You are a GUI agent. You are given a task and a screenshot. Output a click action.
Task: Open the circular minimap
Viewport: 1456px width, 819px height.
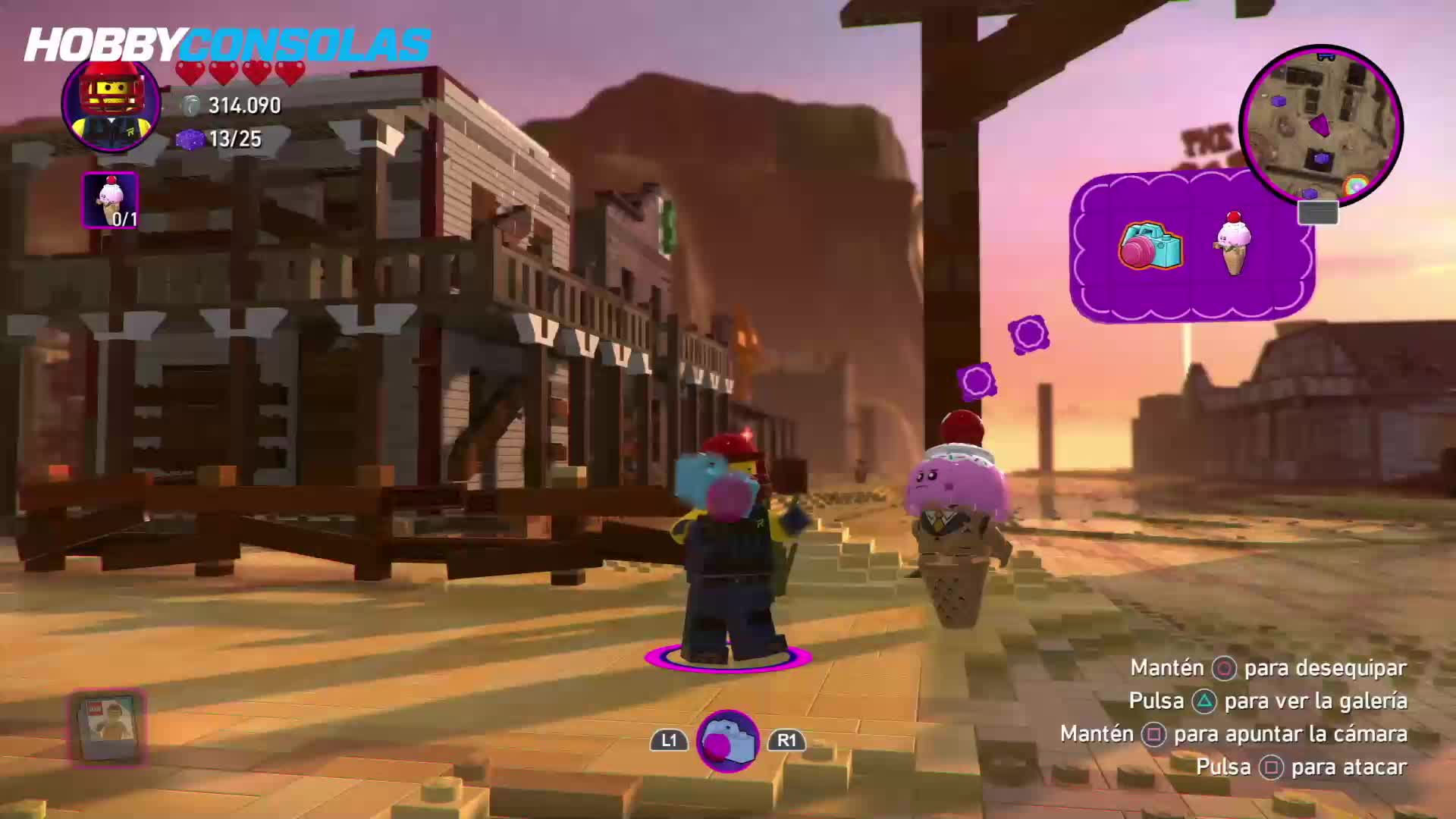click(x=1320, y=126)
